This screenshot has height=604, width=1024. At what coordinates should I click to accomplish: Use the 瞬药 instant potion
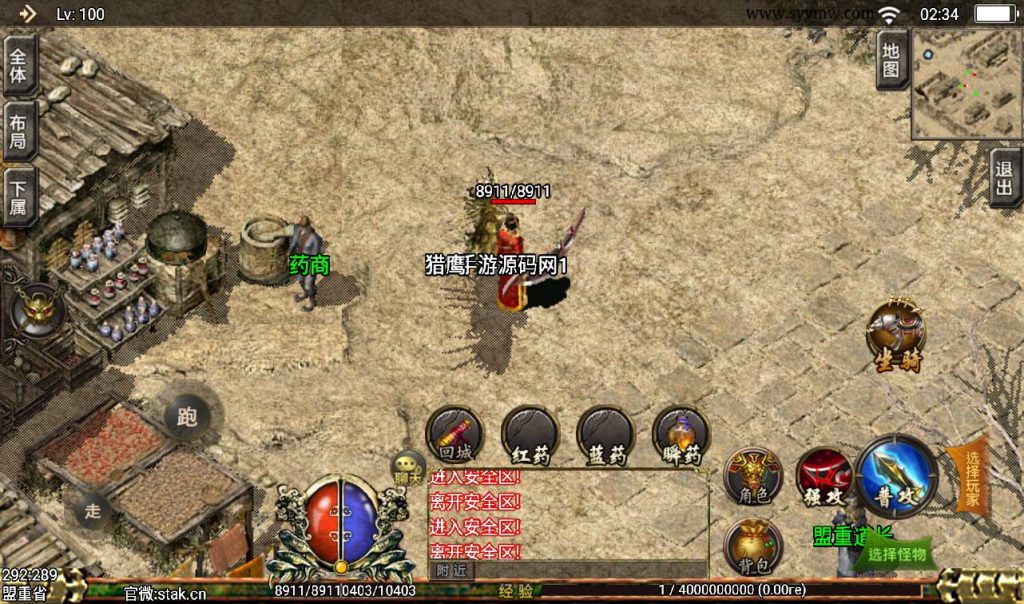pyautogui.click(x=681, y=435)
